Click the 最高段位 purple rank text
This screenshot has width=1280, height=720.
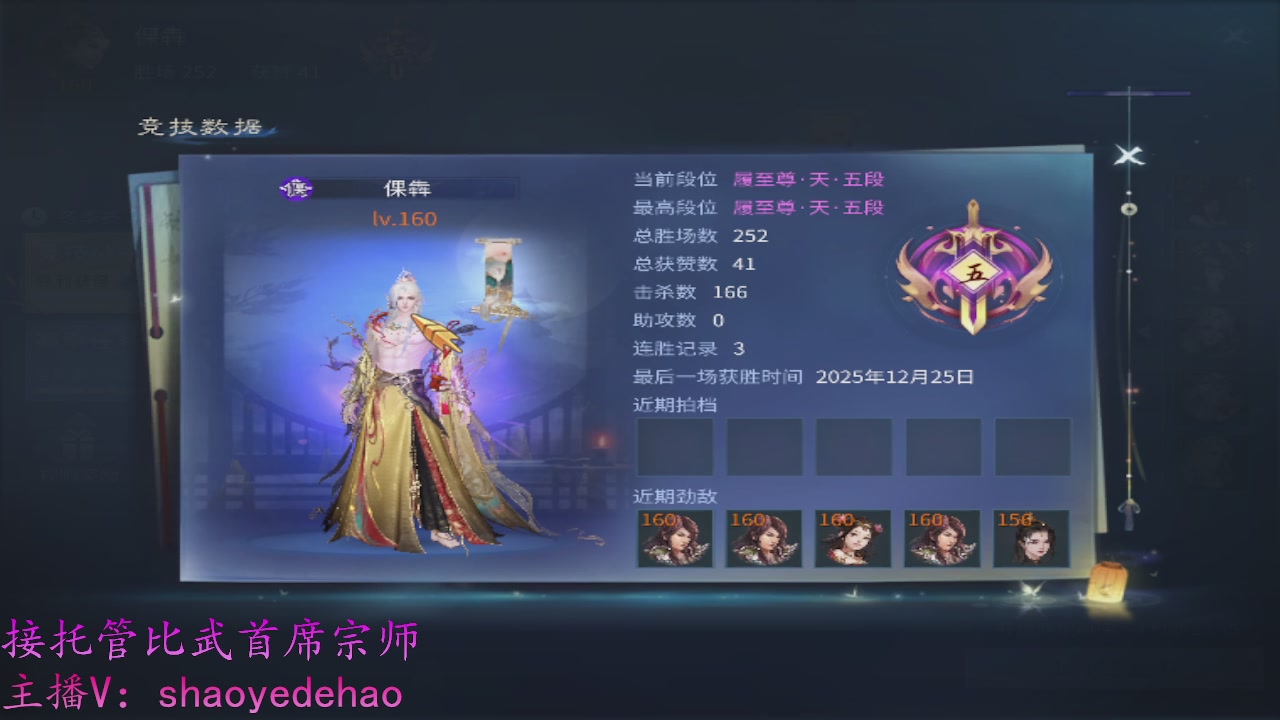pos(810,207)
